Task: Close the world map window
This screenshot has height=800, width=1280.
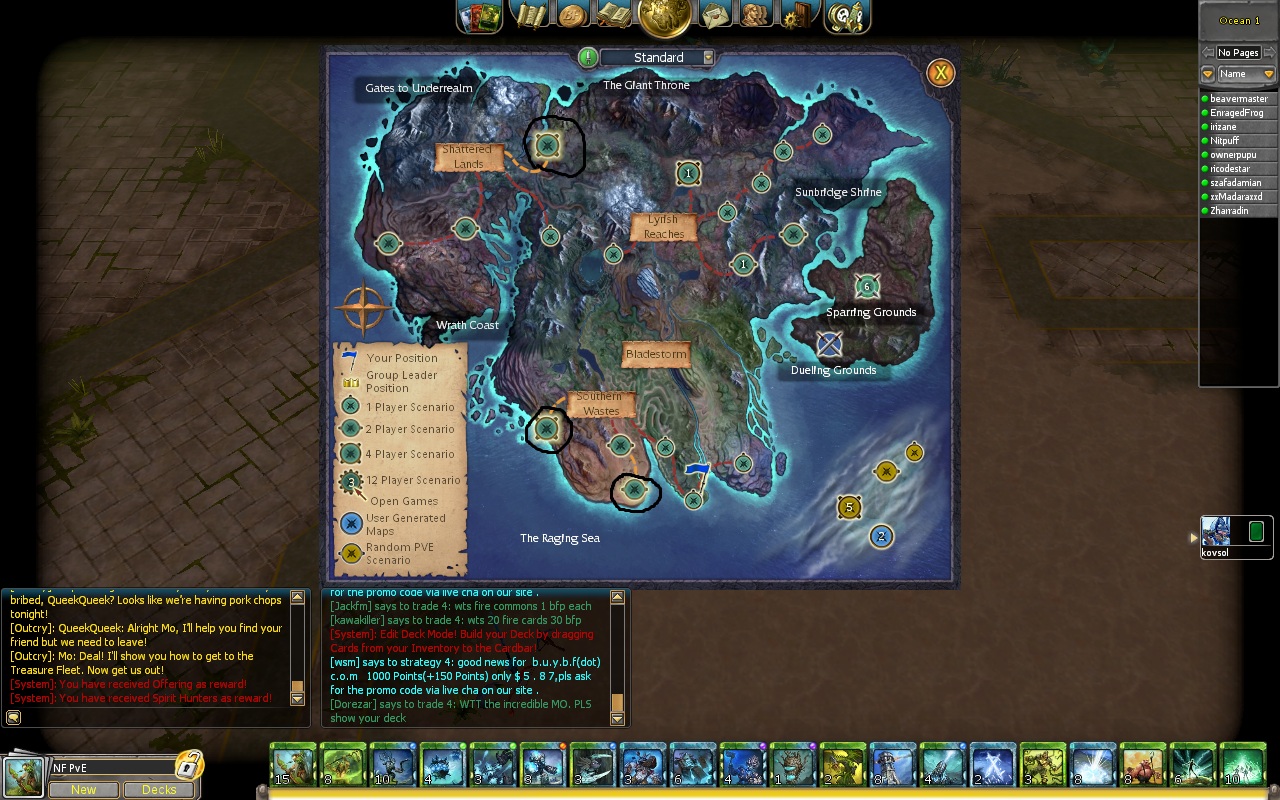Action: click(940, 73)
